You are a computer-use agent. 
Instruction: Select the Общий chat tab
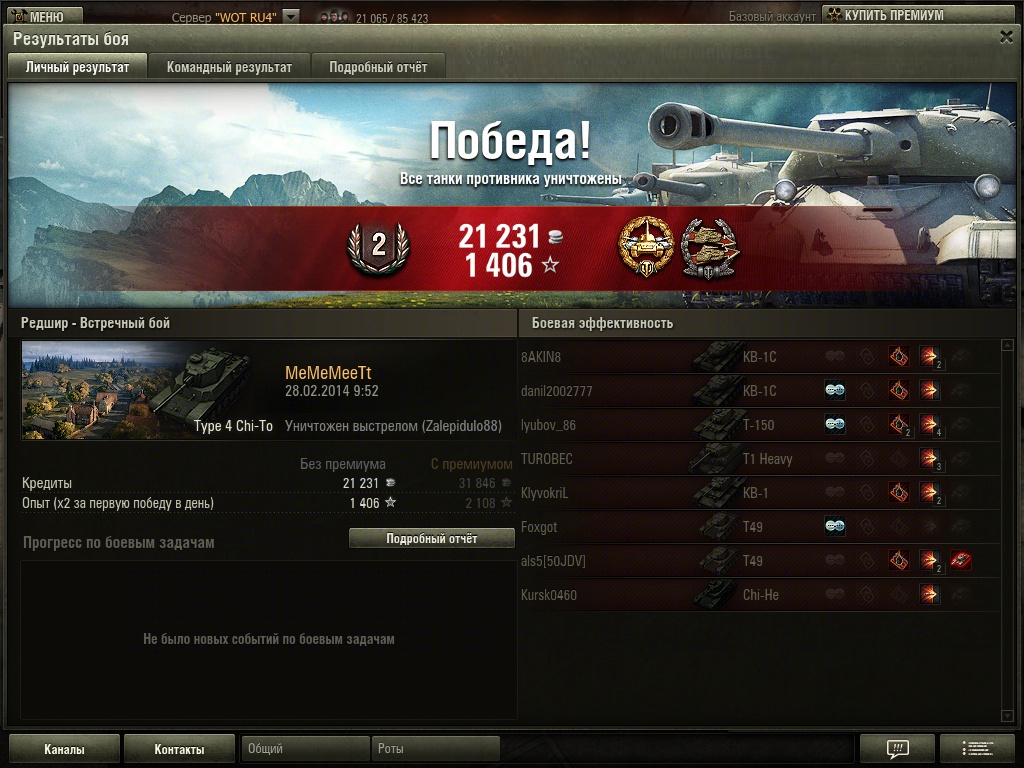coord(305,749)
